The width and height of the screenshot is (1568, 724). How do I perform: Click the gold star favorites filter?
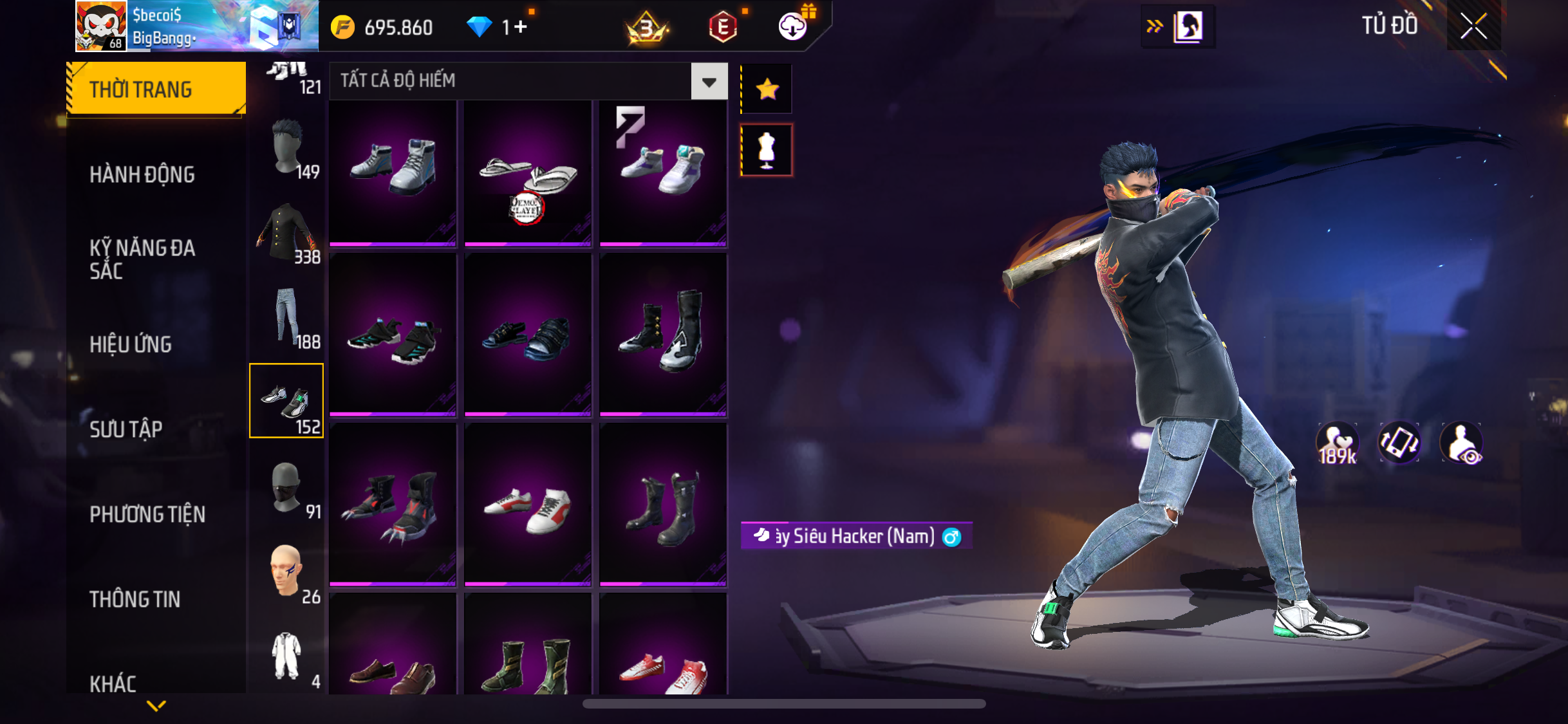tap(767, 89)
